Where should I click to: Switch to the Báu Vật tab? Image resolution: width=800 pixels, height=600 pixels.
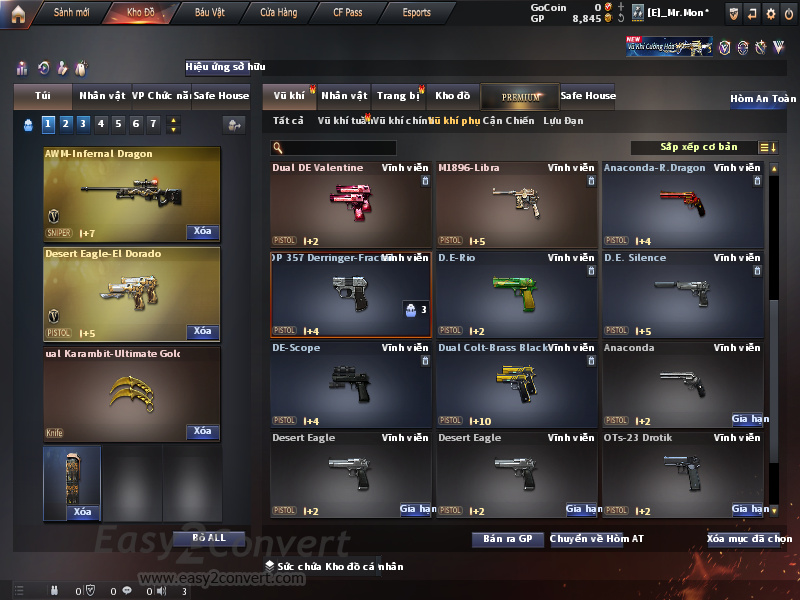click(209, 13)
